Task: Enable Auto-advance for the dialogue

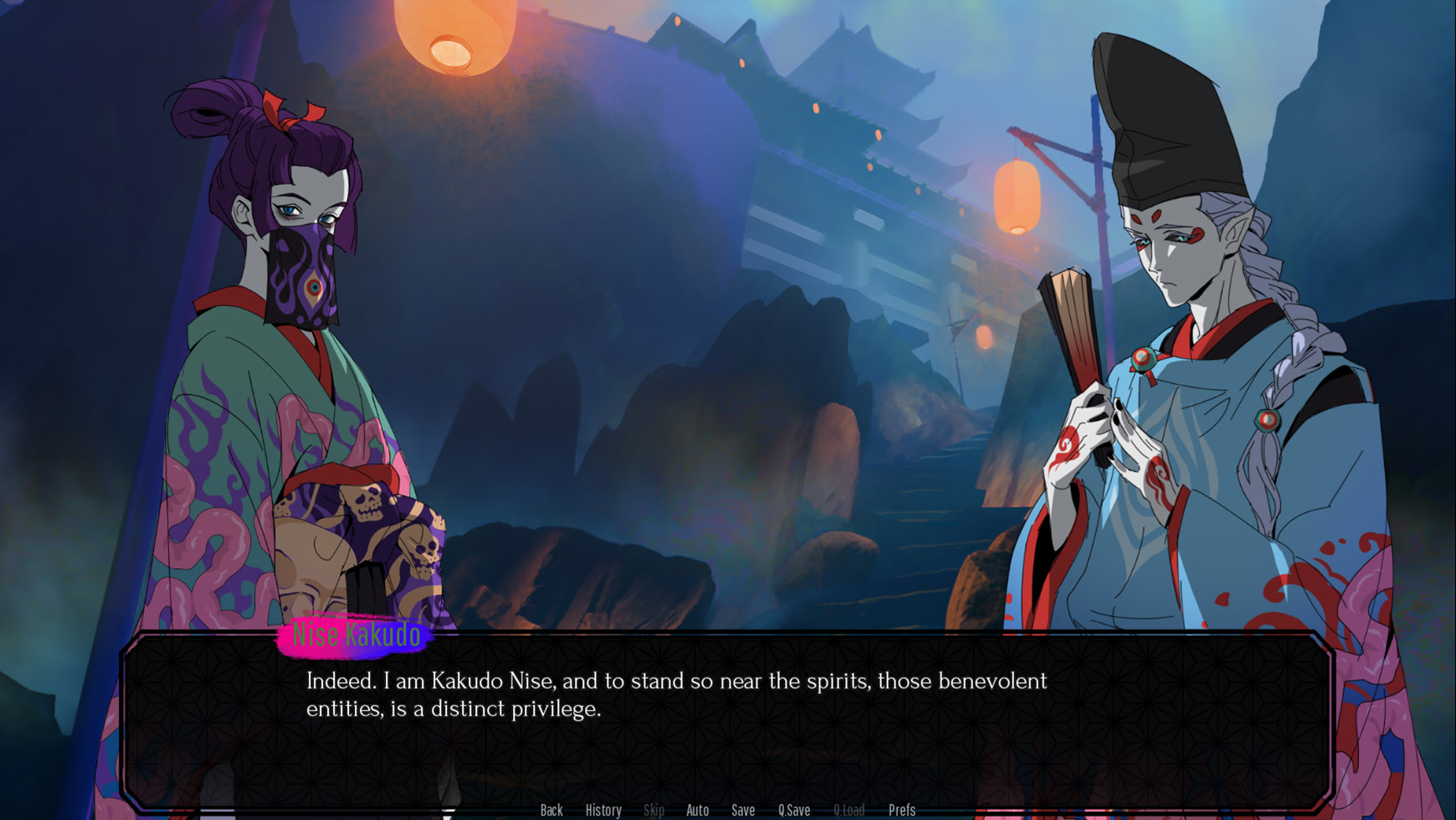Action: pyautogui.click(x=697, y=810)
